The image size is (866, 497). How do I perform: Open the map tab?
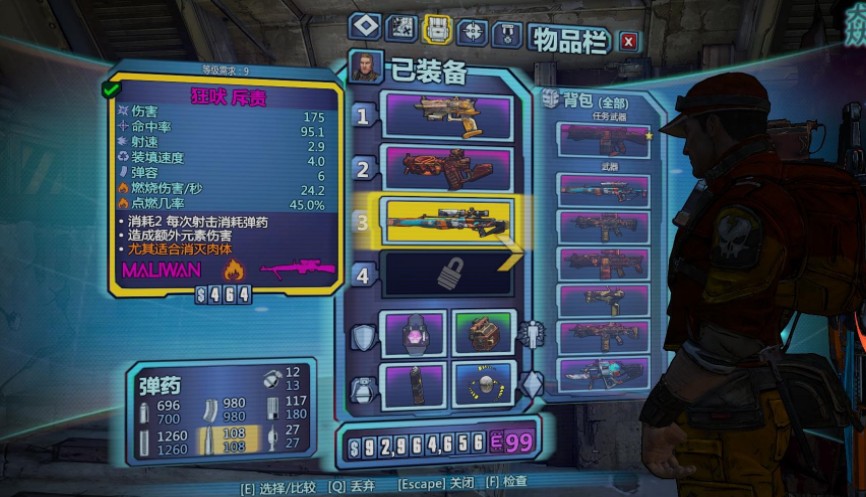click(x=401, y=29)
